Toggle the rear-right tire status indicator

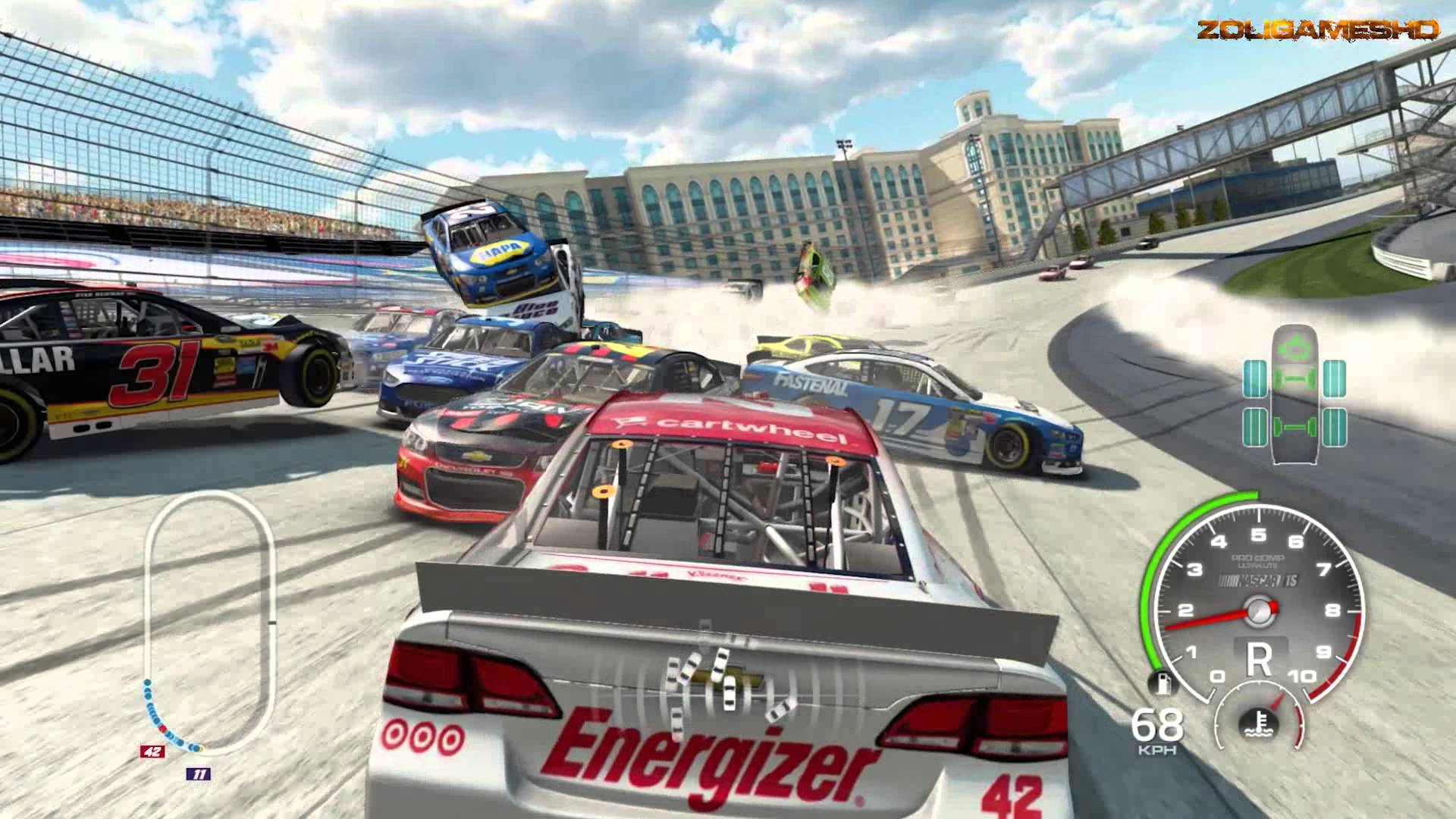1335,427
